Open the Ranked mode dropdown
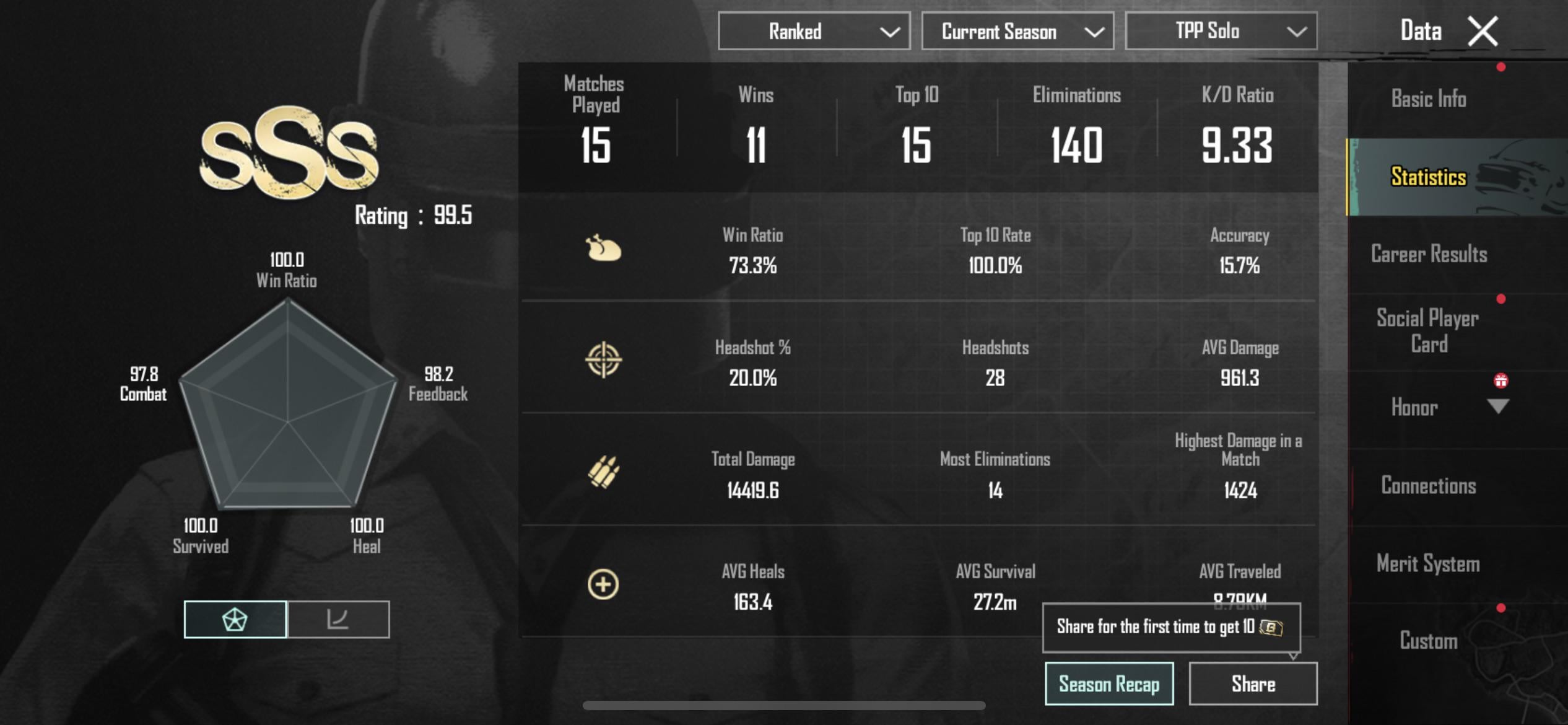The height and width of the screenshot is (725, 1568). click(x=813, y=31)
